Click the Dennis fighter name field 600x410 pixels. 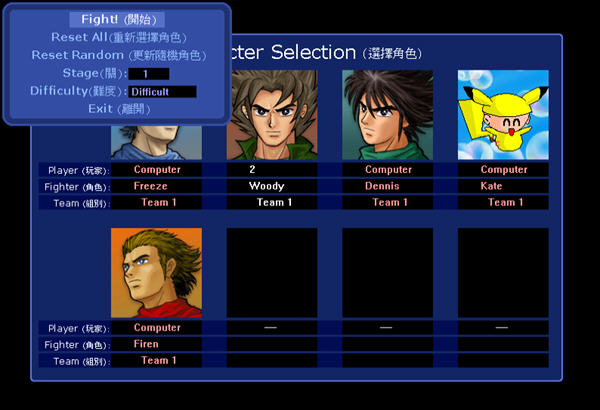click(x=388, y=186)
